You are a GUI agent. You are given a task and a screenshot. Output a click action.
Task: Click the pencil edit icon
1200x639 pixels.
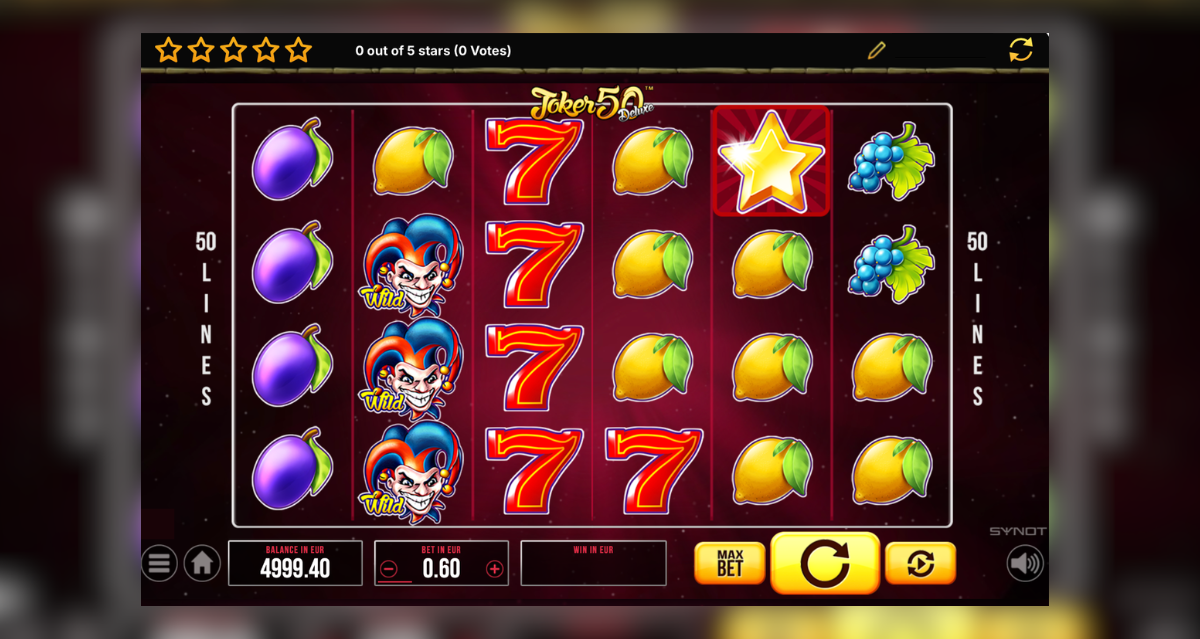pos(877,50)
